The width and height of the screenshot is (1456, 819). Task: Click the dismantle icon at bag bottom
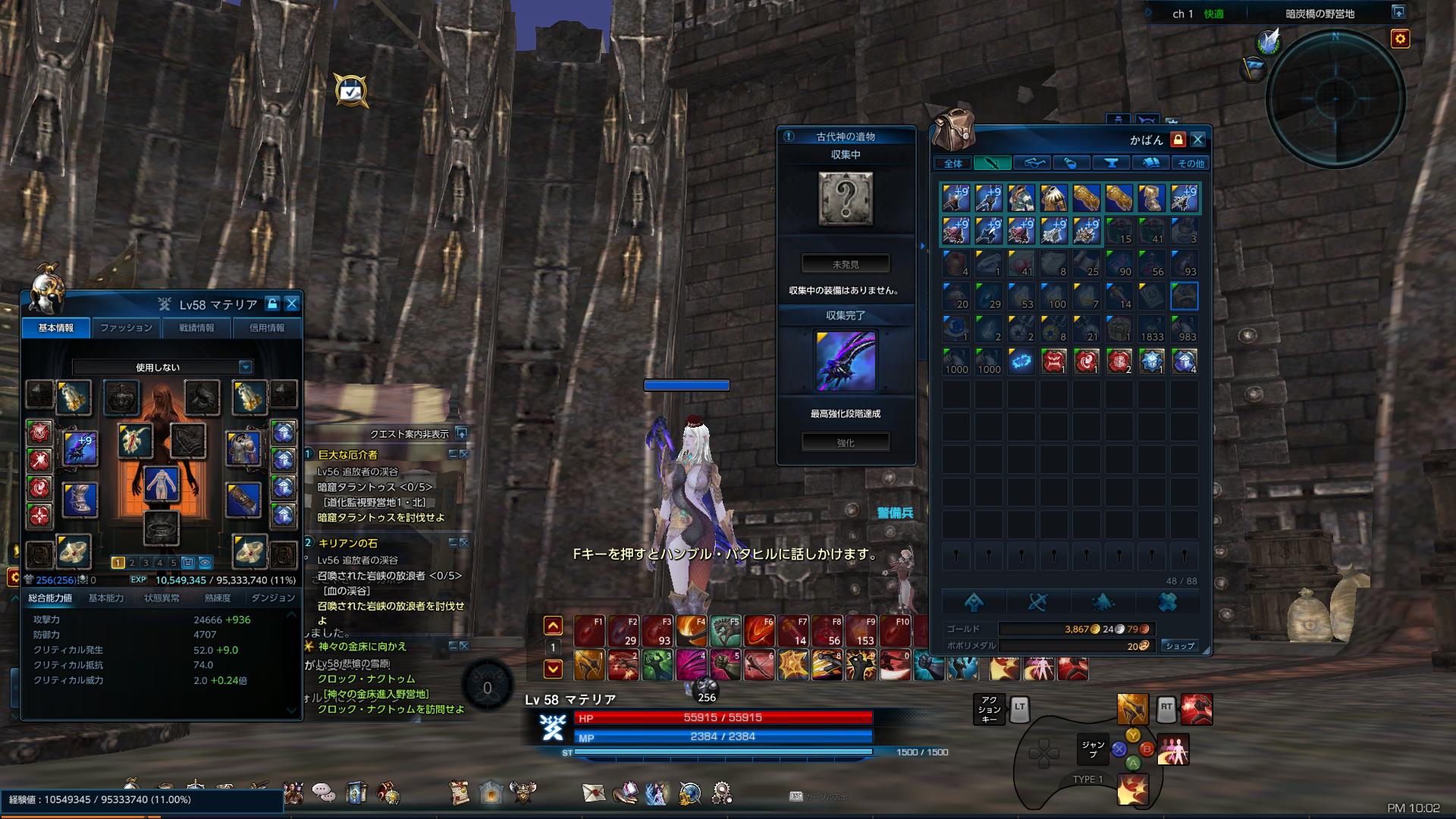click(1039, 601)
